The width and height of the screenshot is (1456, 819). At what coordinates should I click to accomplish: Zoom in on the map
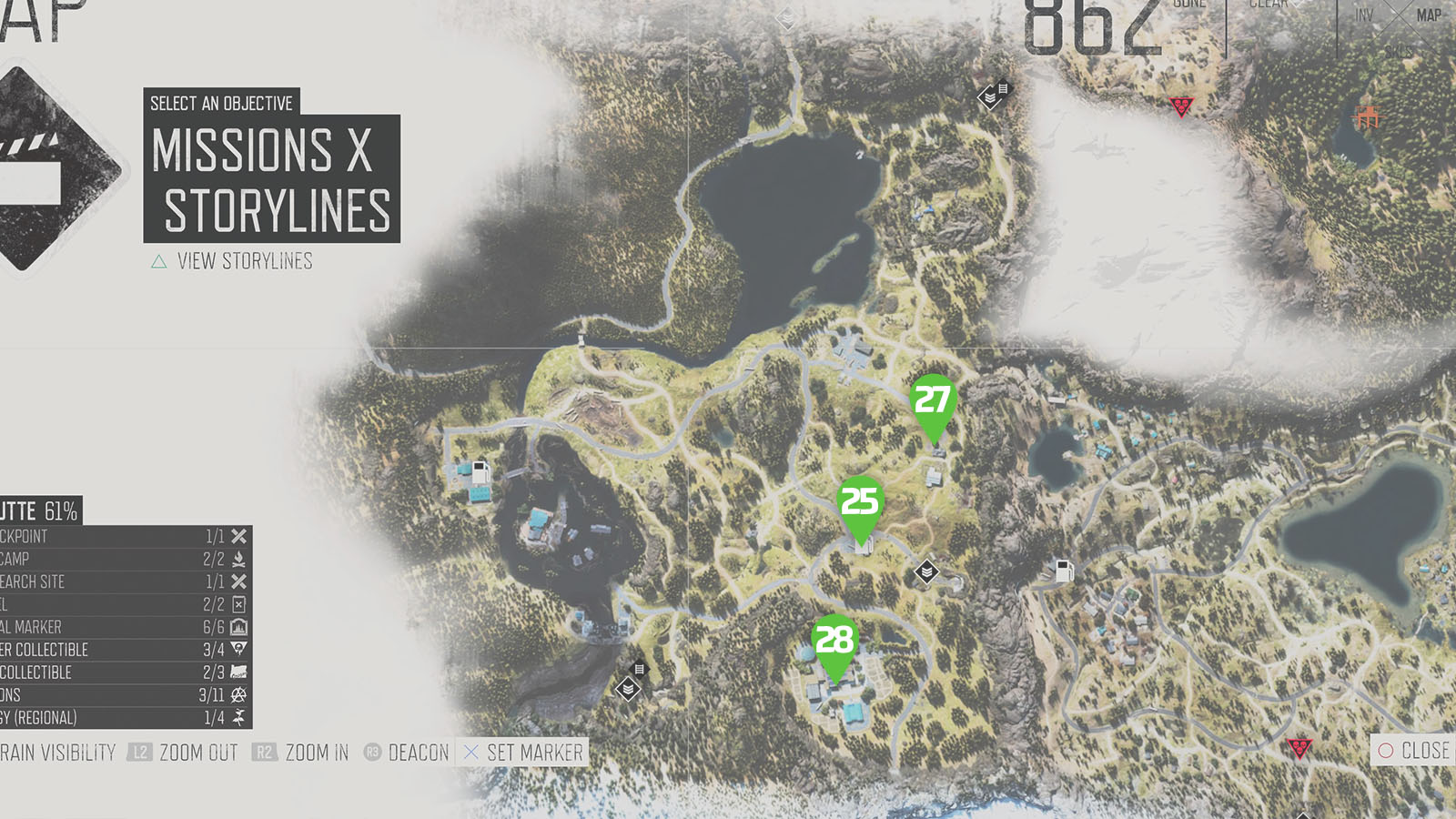click(x=302, y=753)
